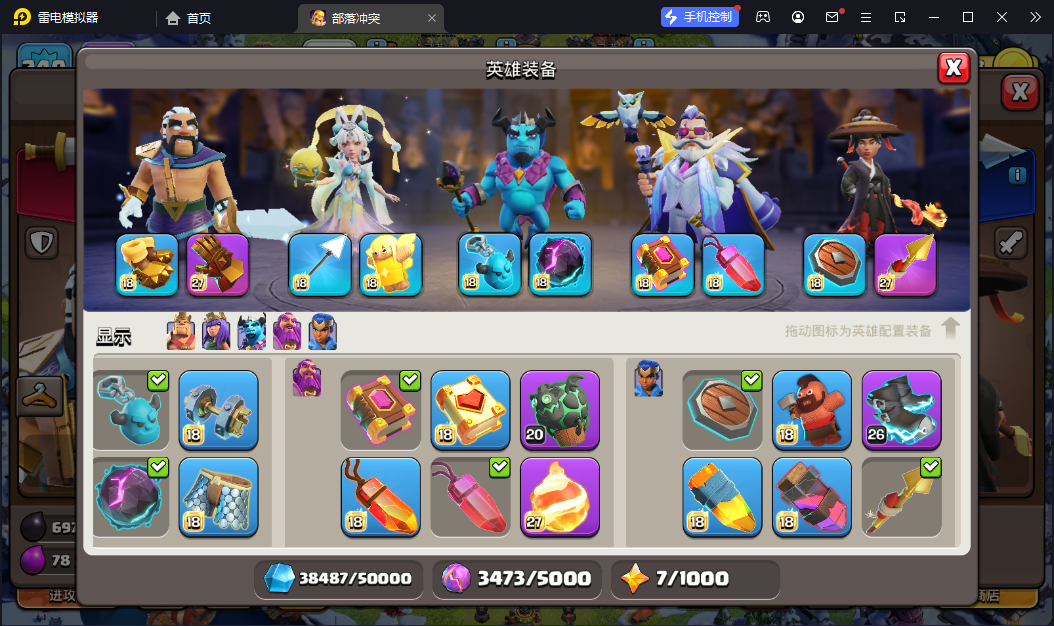
Task: Choose the Minion Prince filter portrait
Action: (251, 332)
